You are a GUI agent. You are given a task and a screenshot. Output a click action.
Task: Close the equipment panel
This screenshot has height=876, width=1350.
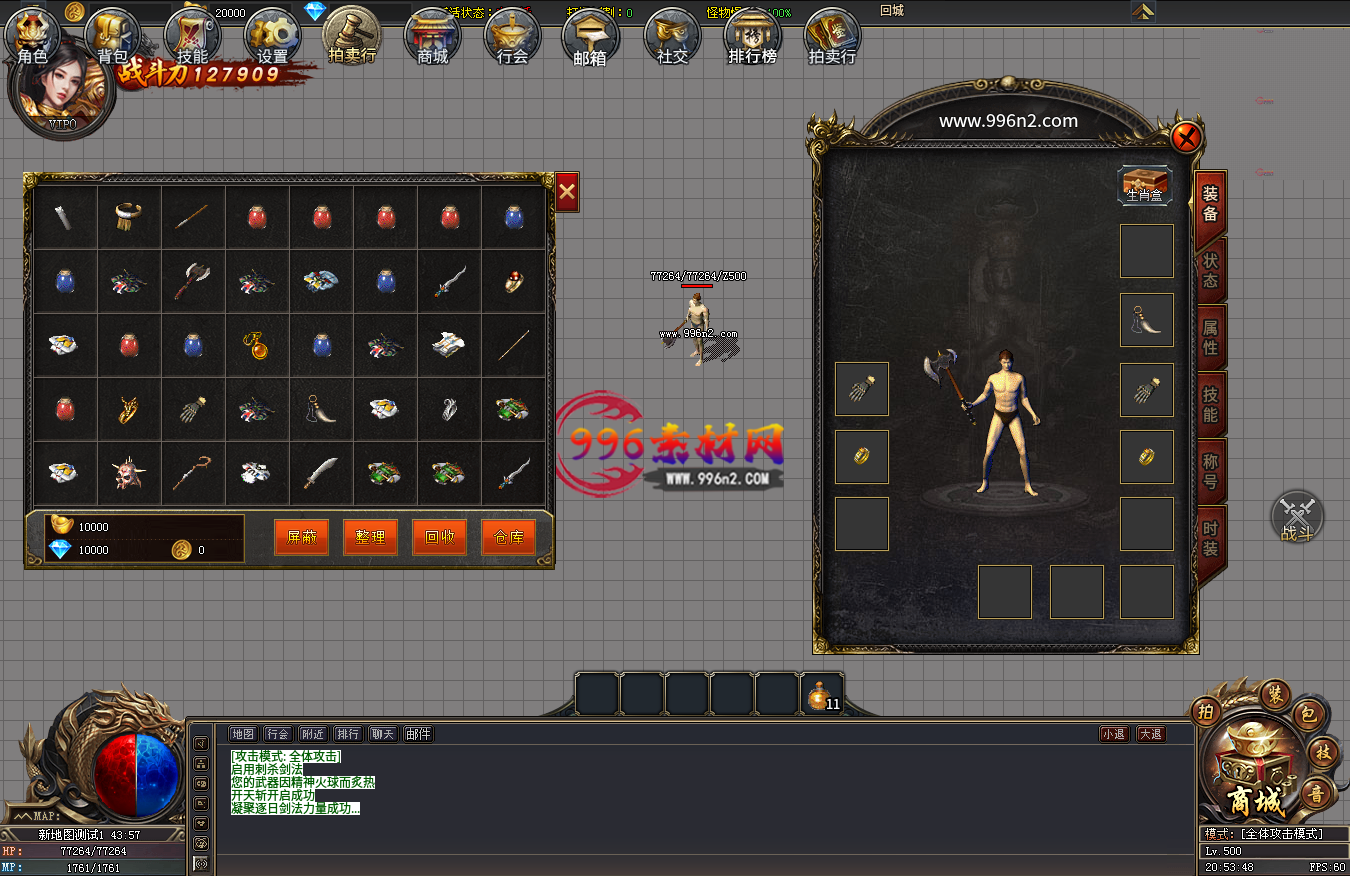coord(1186,137)
